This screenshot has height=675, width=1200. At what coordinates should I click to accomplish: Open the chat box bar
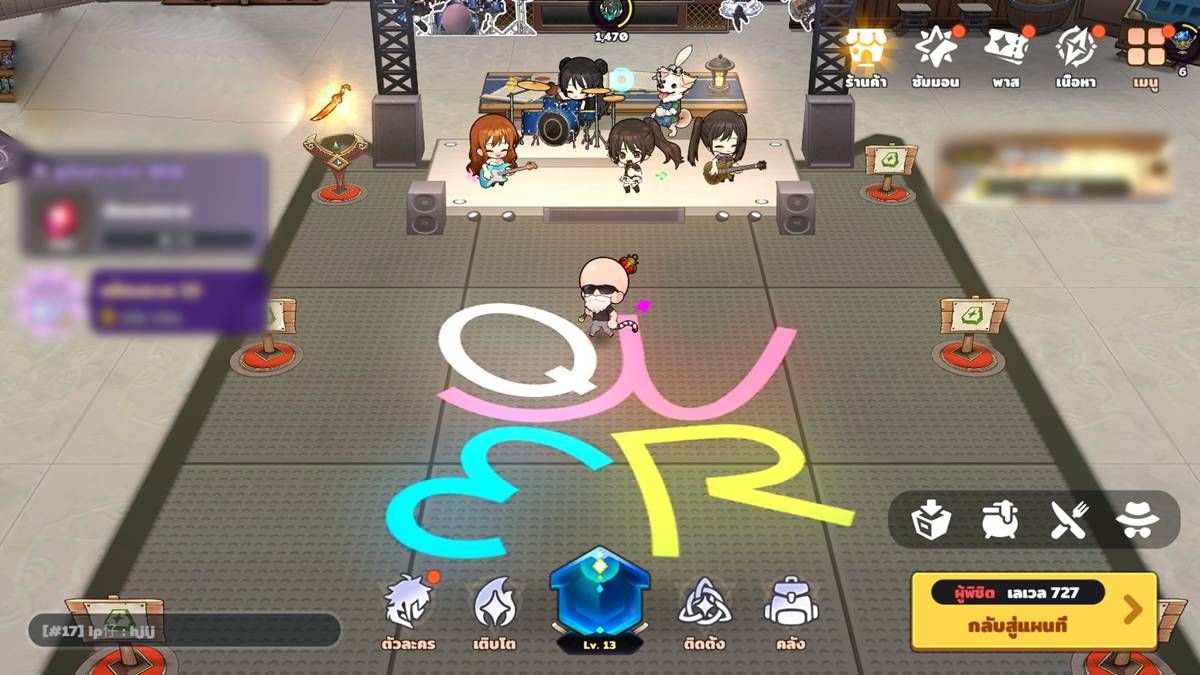(x=185, y=631)
